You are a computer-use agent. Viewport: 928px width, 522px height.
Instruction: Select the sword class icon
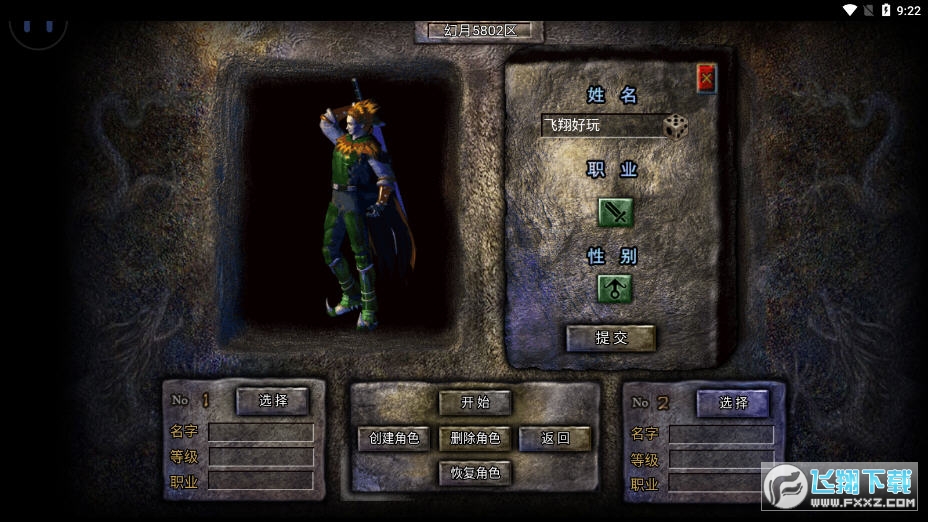615,211
